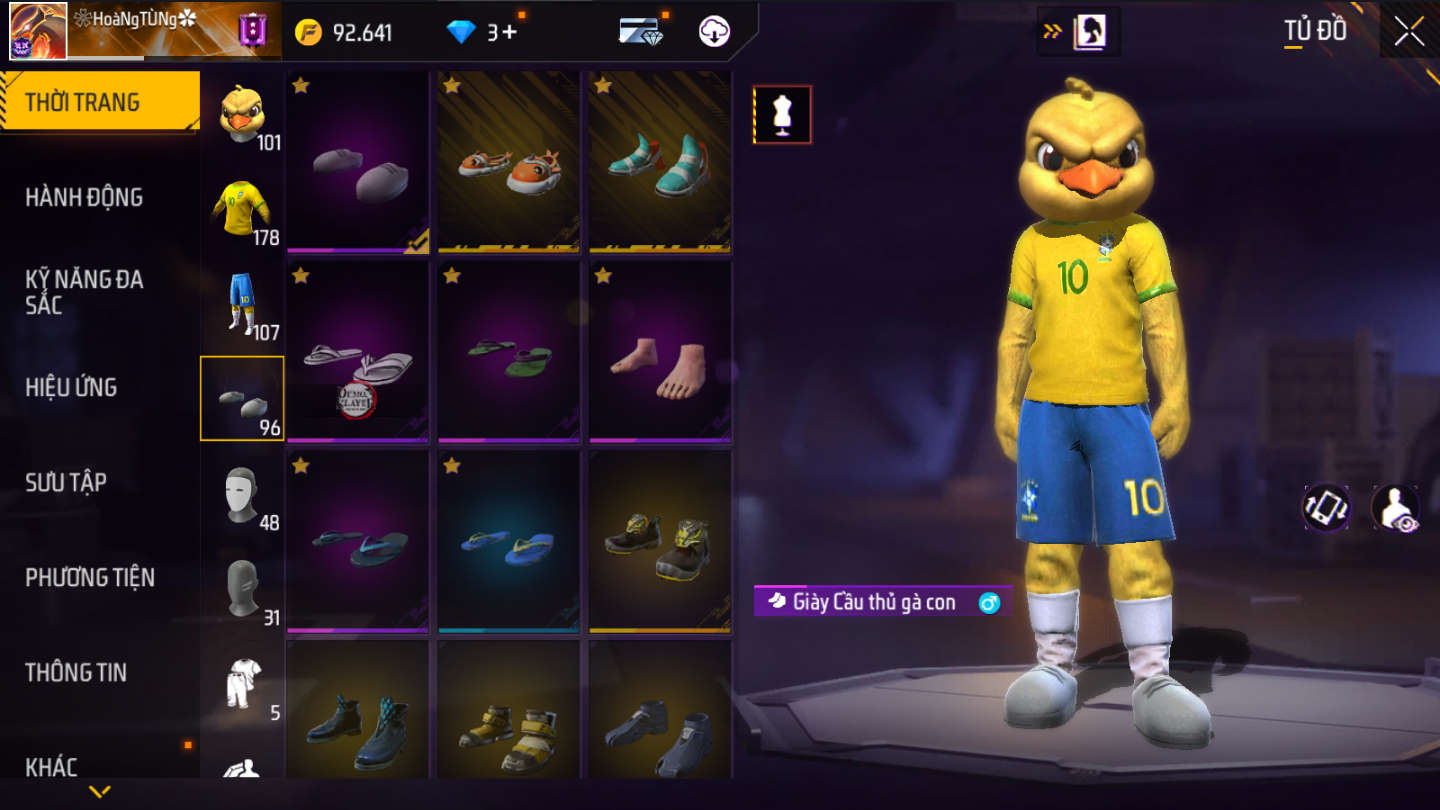Toggle the character visibility eye icon
Screen dimensions: 1440x810
pos(1395,508)
